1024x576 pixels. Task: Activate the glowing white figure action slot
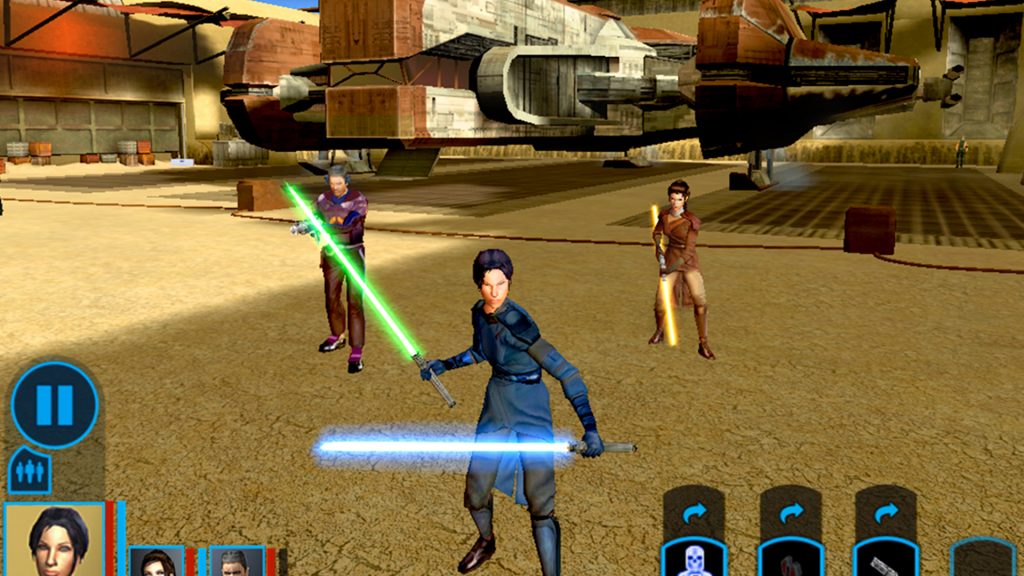point(694,559)
